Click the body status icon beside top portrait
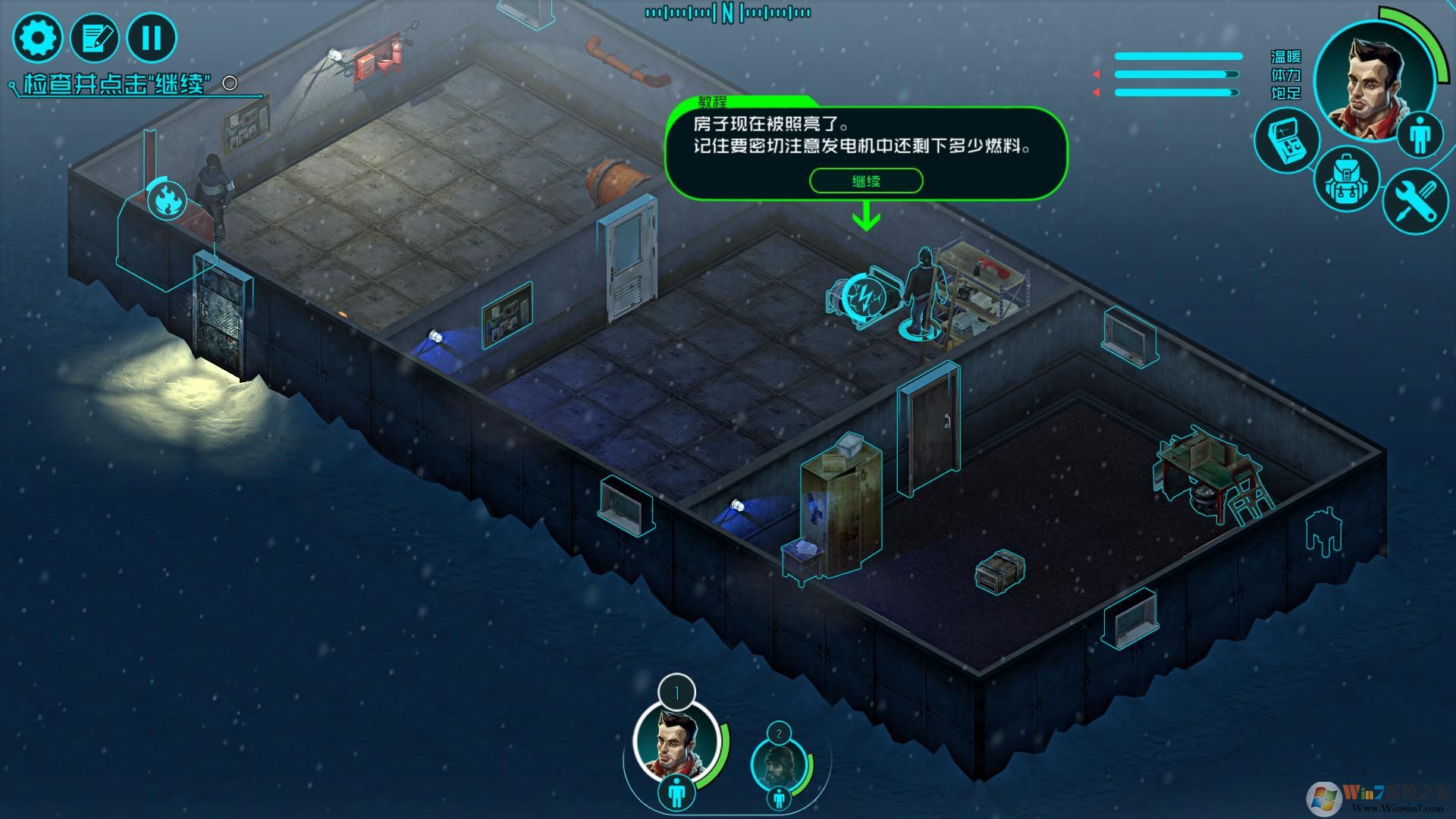The height and width of the screenshot is (819, 1456). [1418, 135]
